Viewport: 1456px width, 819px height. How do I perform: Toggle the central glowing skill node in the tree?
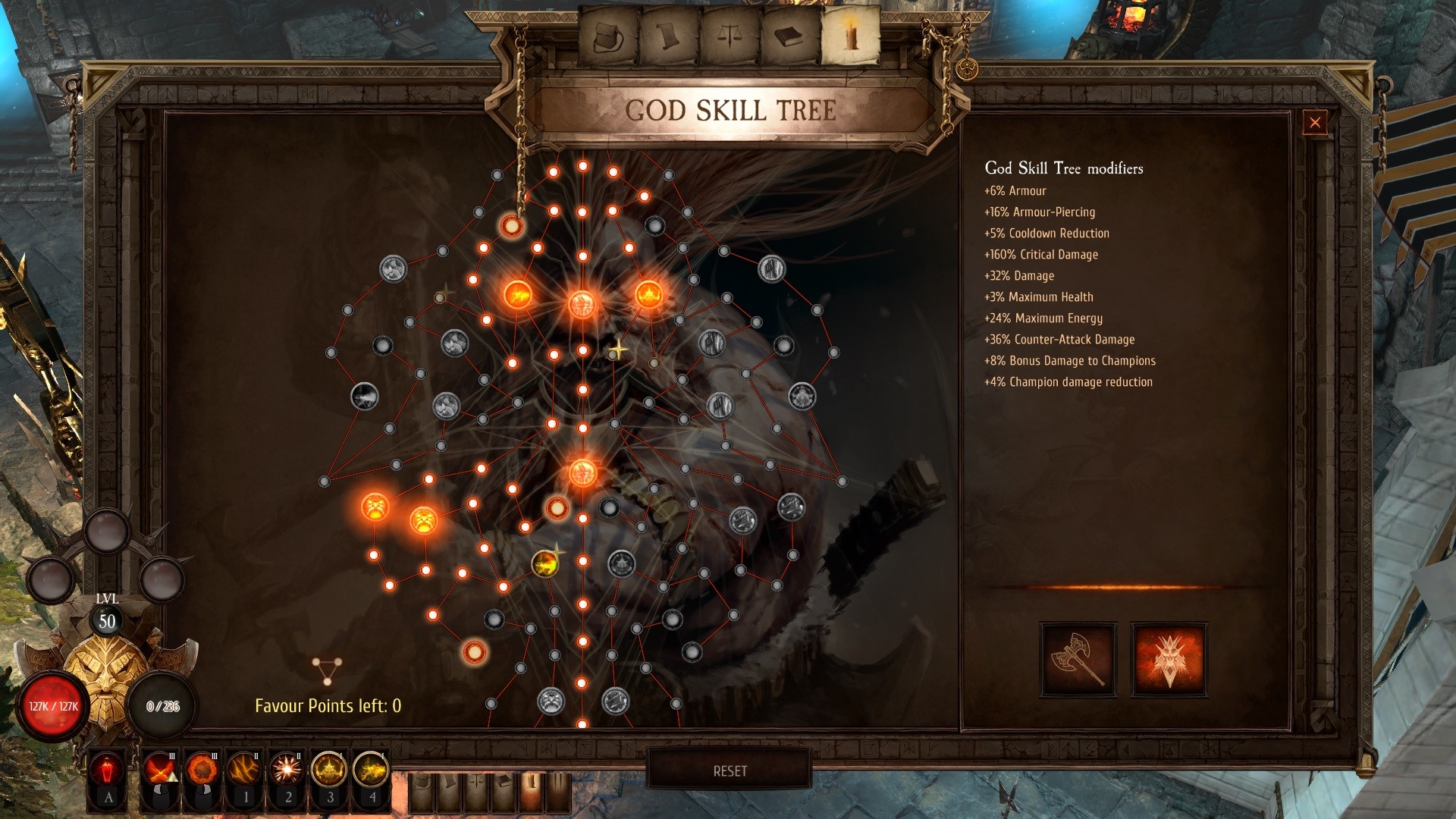583,472
